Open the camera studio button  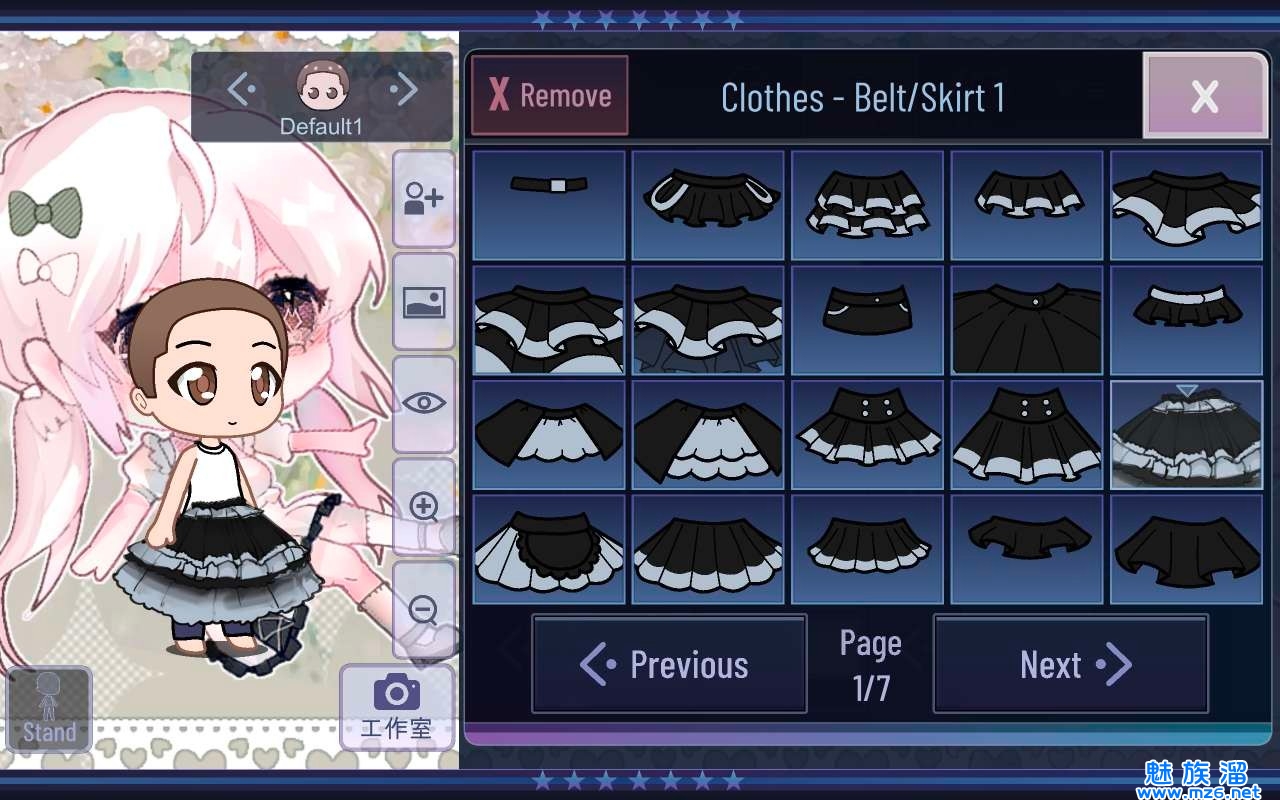[x=396, y=706]
